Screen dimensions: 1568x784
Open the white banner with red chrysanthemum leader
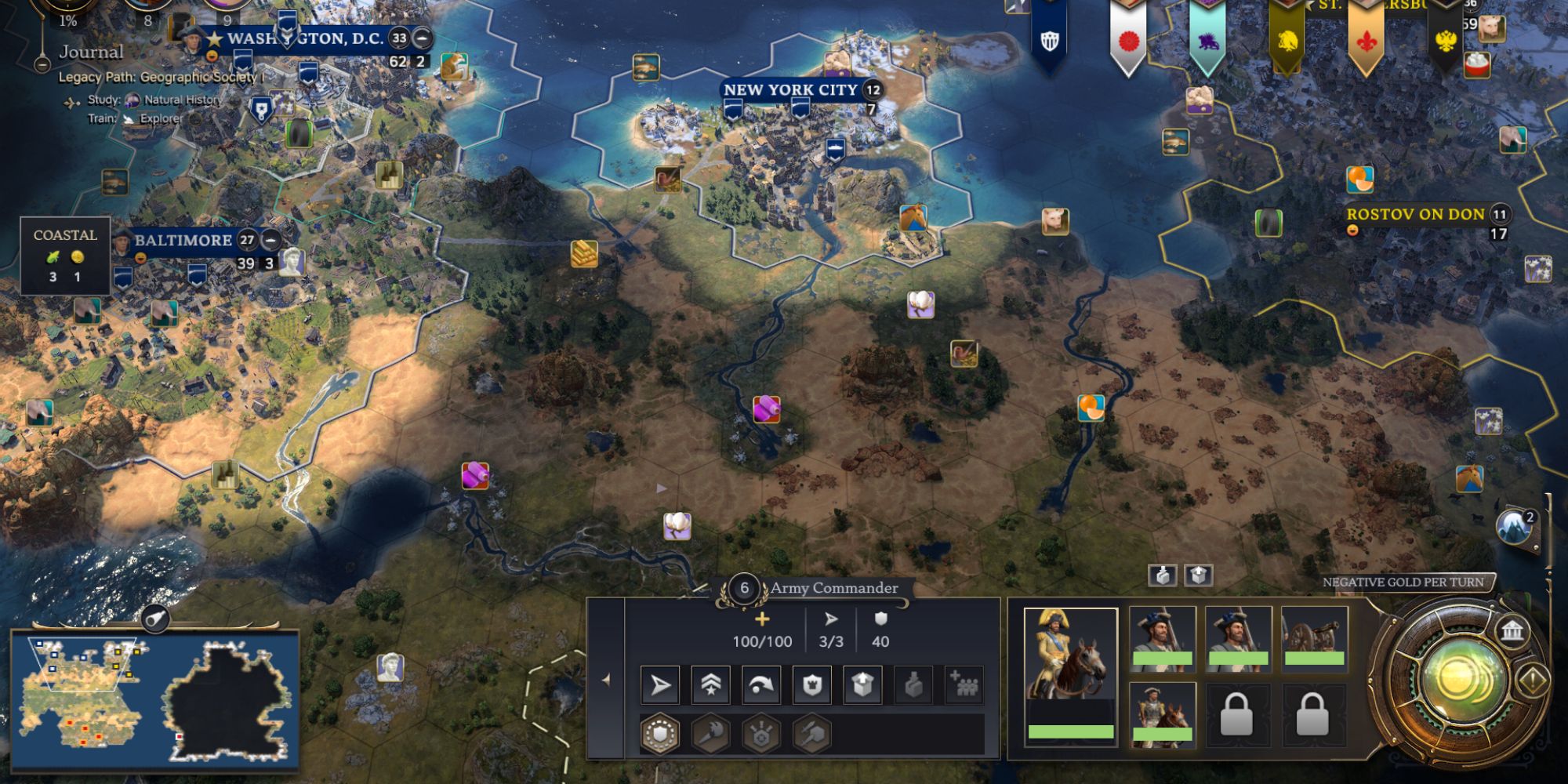1128,41
